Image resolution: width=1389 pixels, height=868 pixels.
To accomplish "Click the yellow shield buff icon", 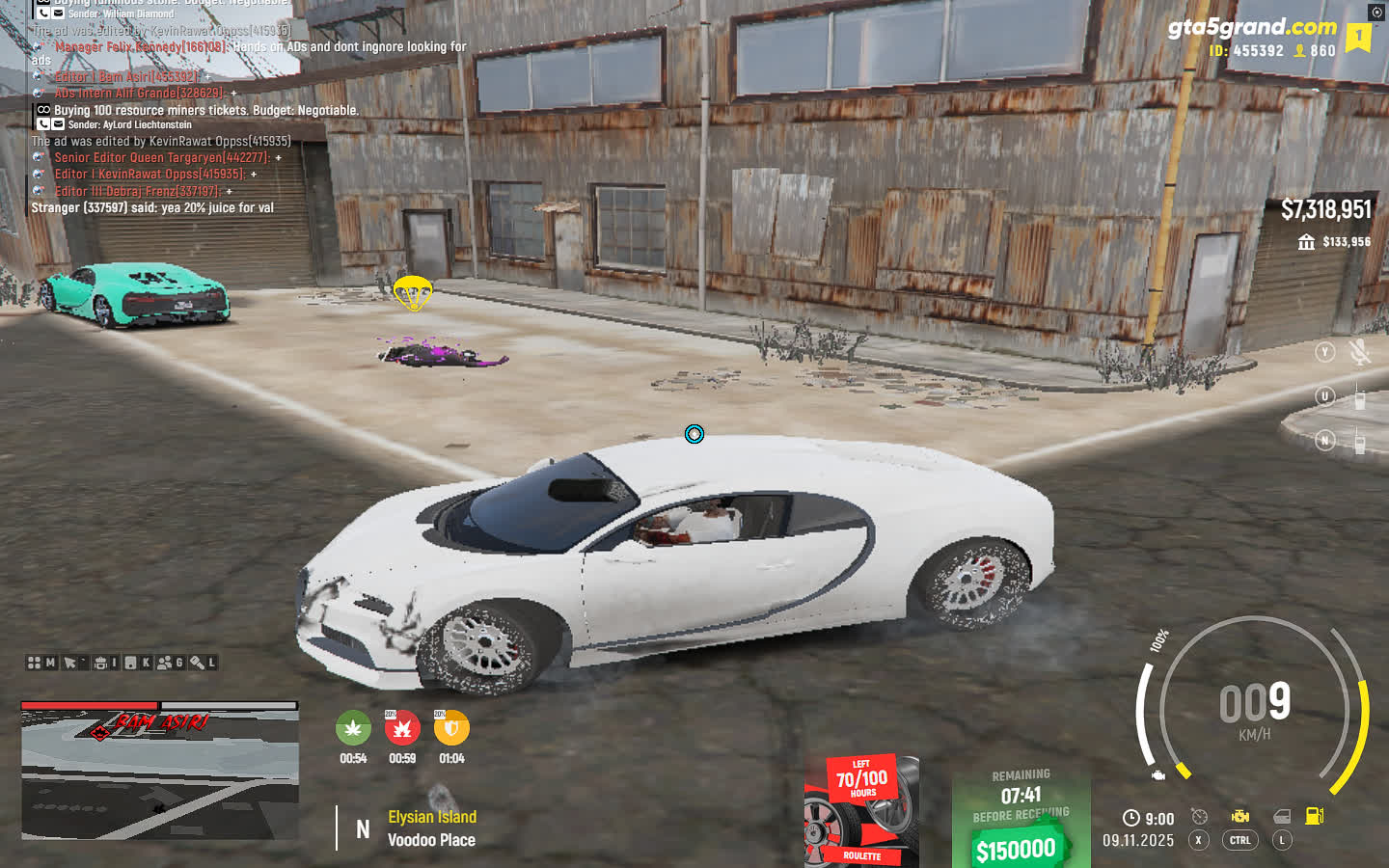I will 451,728.
